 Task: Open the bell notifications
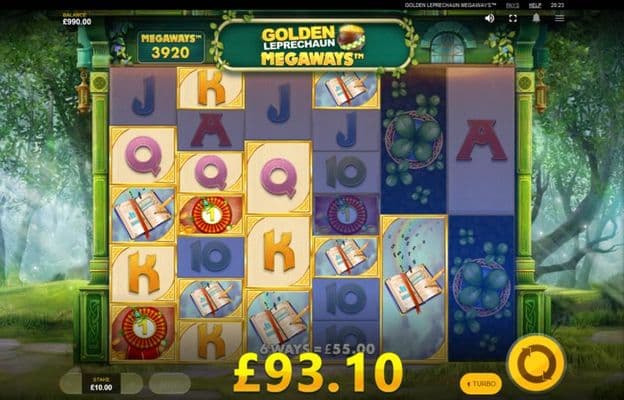[x=536, y=18]
